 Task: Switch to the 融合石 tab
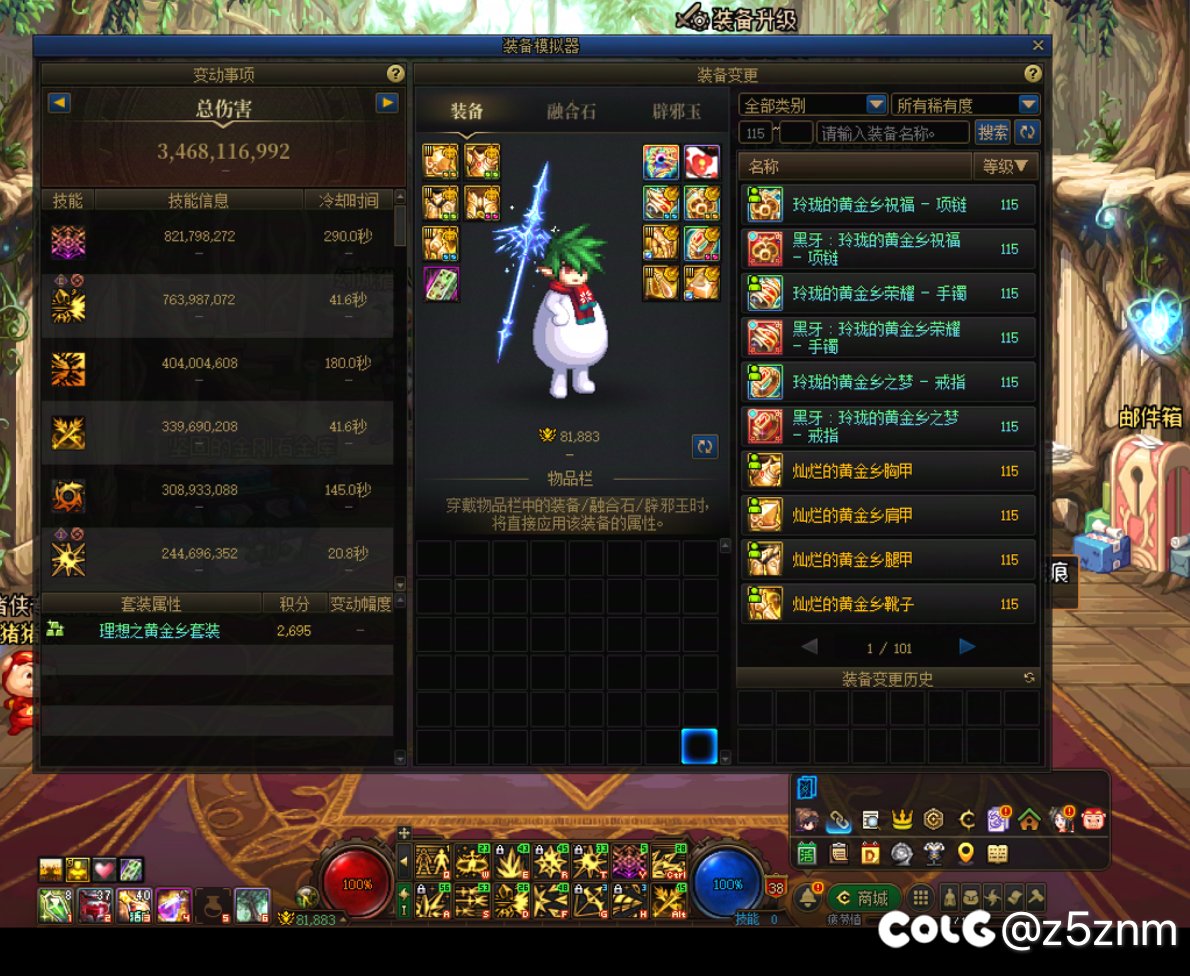pos(571,111)
